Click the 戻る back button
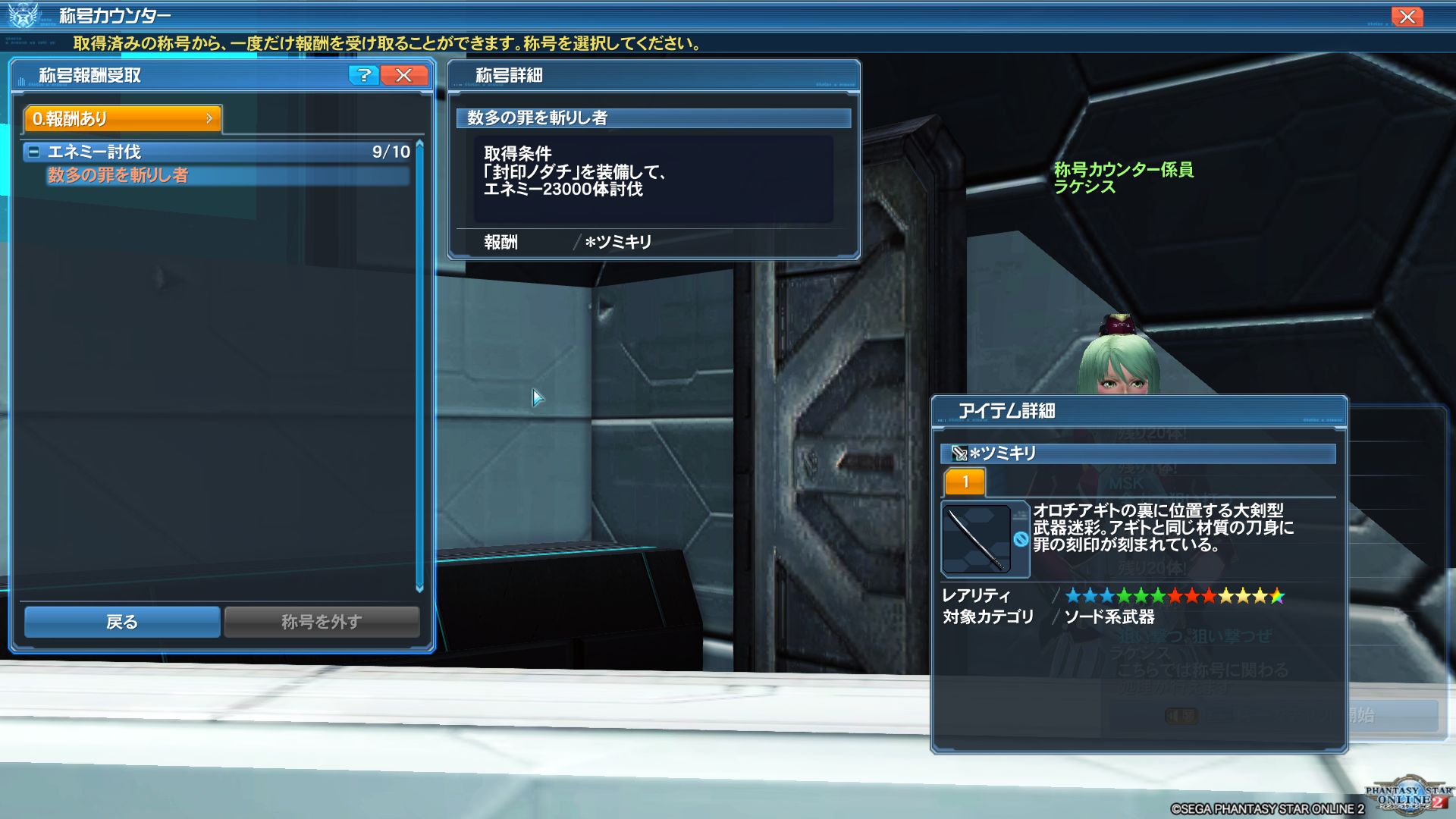 point(122,622)
